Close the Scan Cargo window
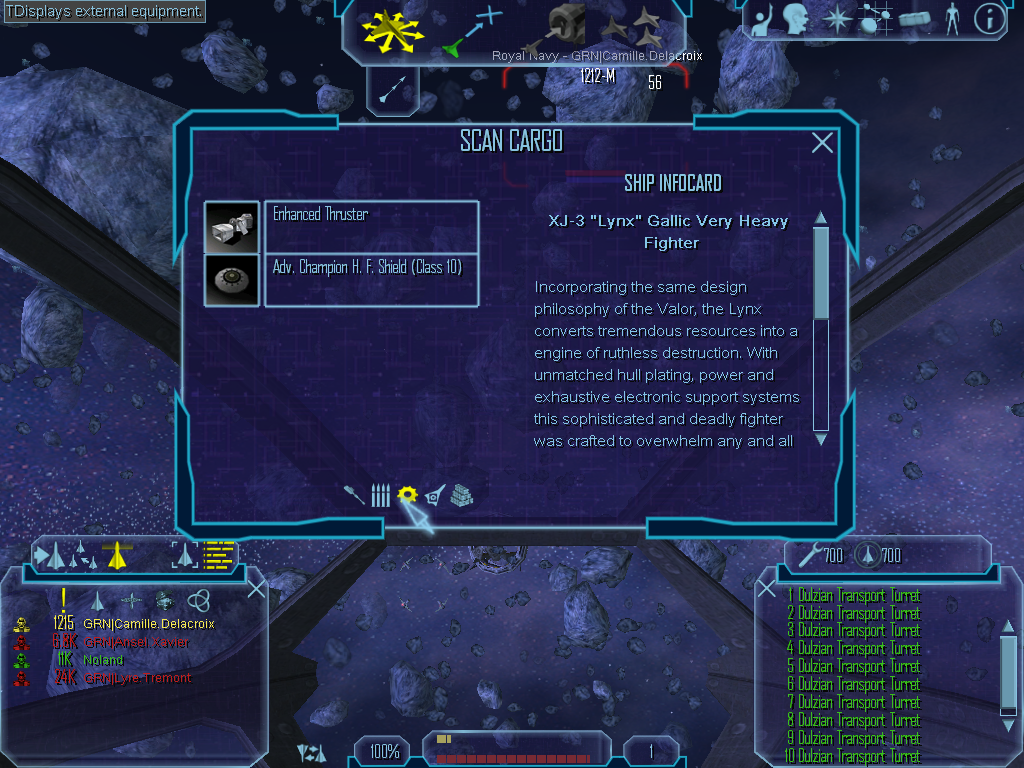1024x768 pixels. 822,143
